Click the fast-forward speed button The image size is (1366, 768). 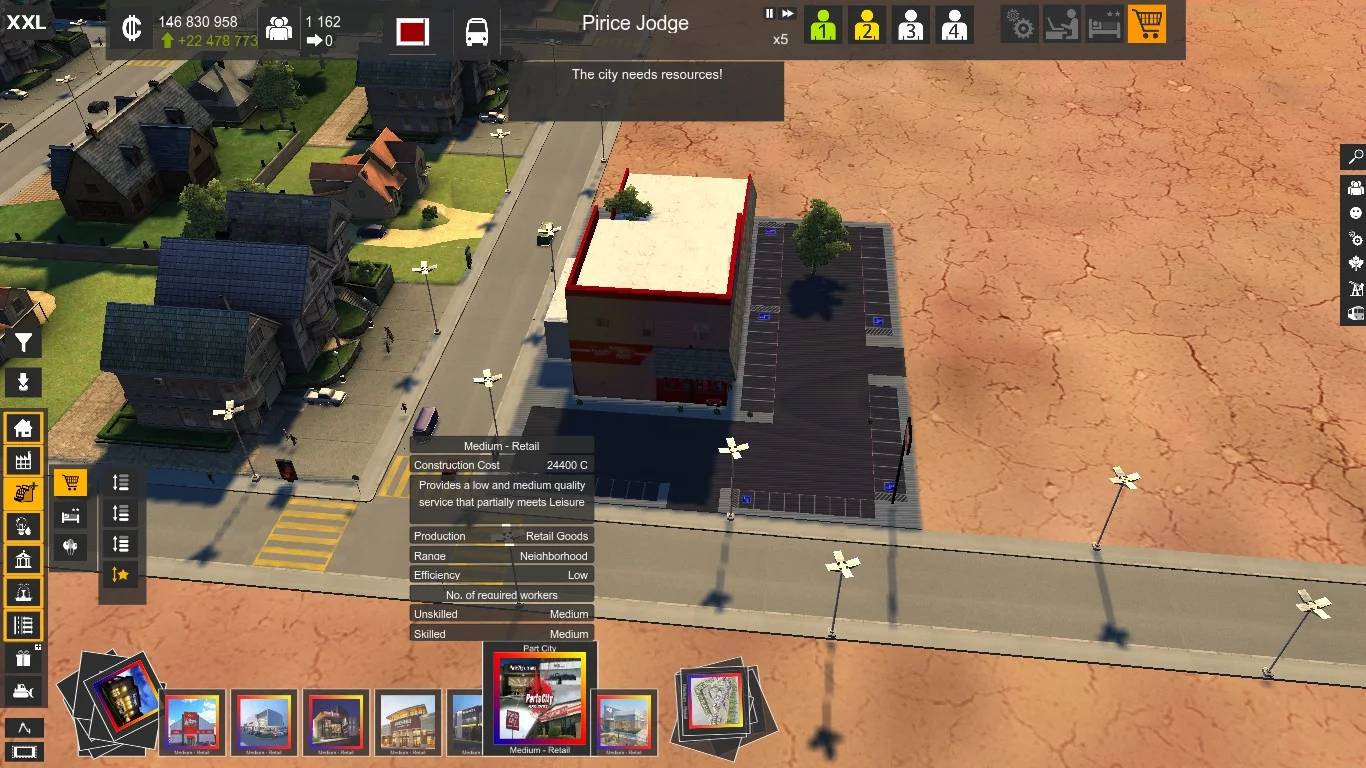[x=788, y=13]
